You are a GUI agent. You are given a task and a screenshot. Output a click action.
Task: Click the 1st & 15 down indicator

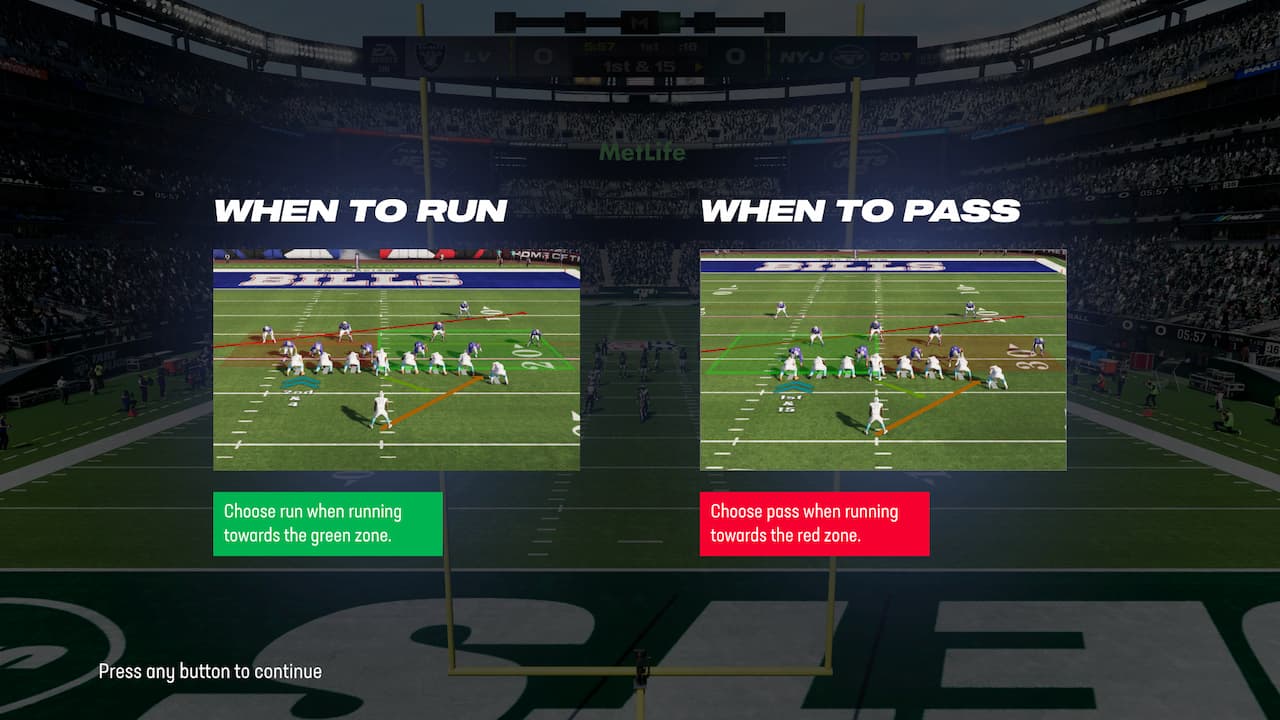click(638, 66)
